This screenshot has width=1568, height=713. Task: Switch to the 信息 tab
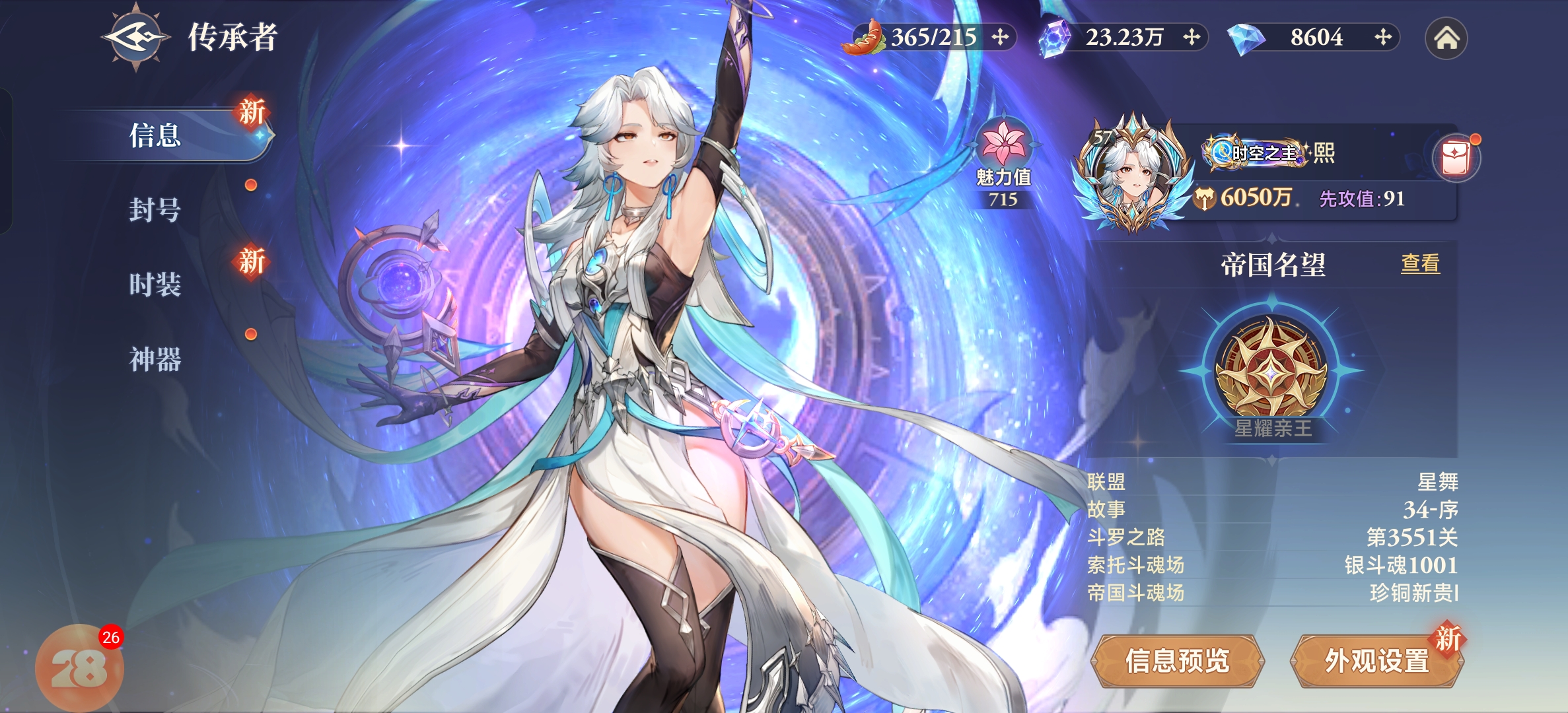click(x=156, y=136)
